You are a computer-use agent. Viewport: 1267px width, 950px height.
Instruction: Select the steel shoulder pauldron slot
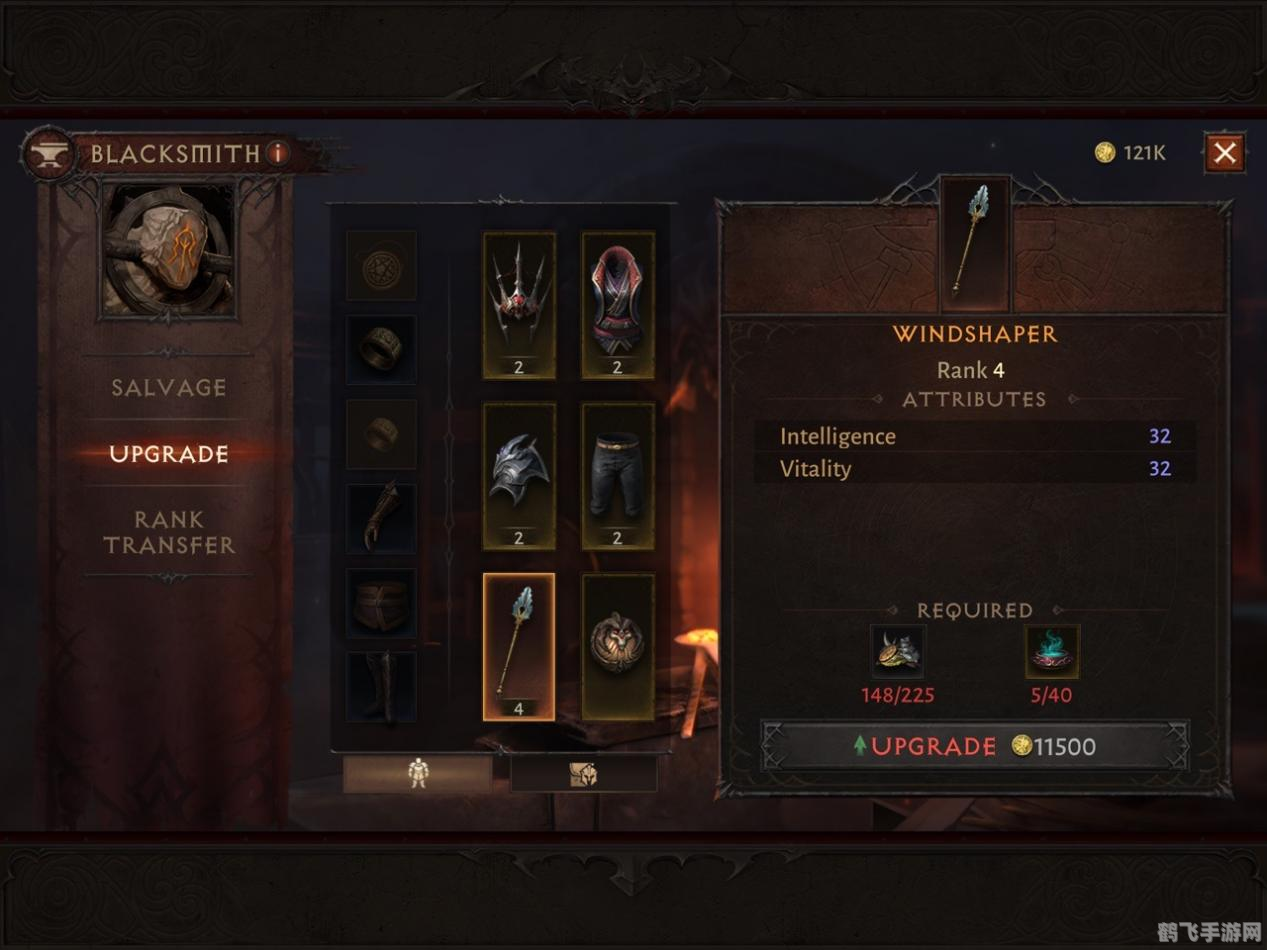(x=519, y=476)
